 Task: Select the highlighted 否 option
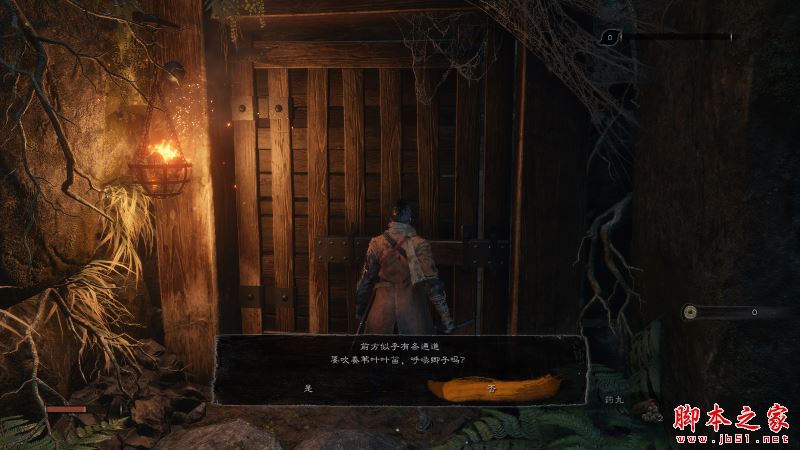click(491, 386)
